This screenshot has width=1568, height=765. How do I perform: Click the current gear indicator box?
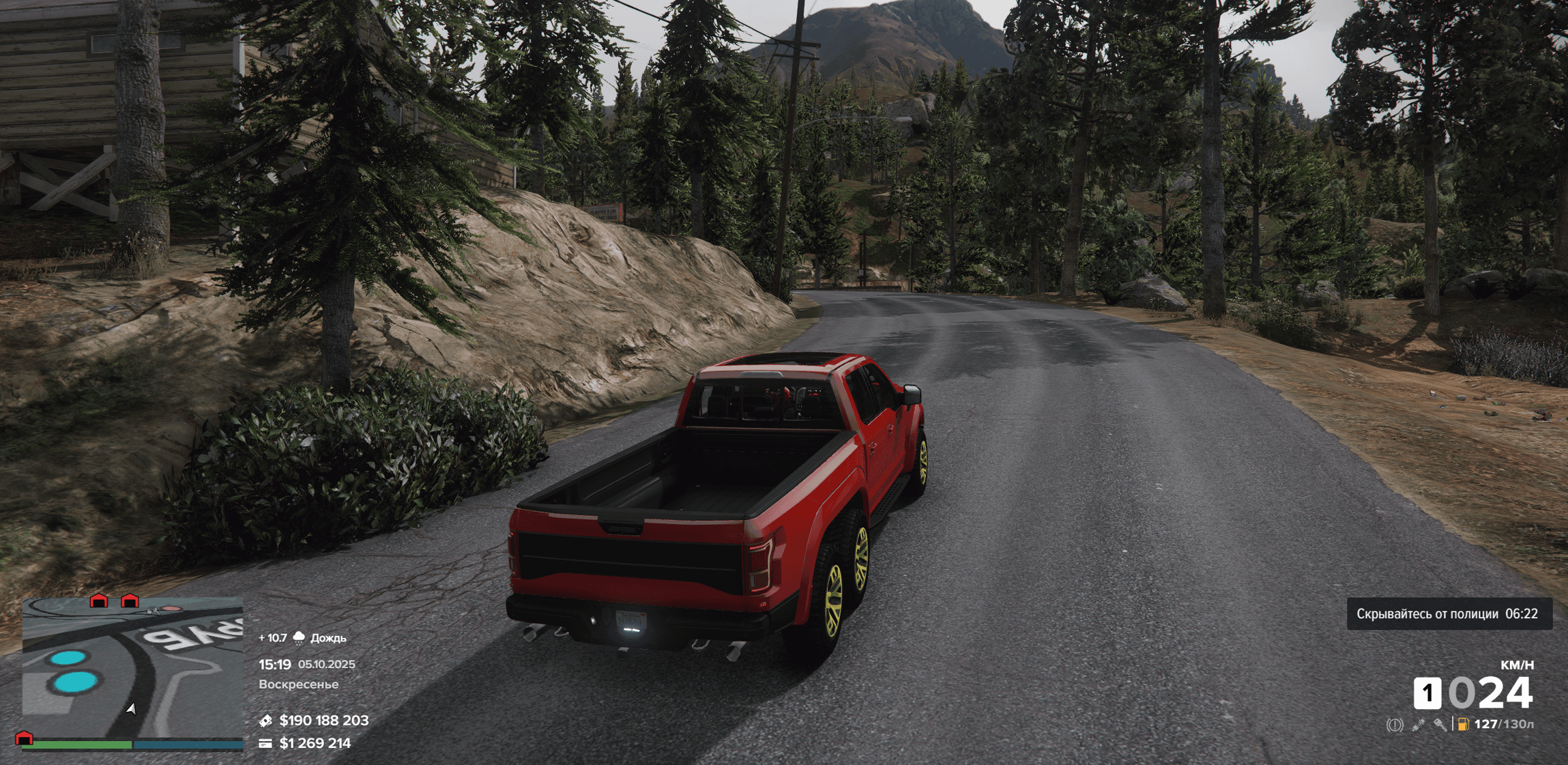[1427, 693]
